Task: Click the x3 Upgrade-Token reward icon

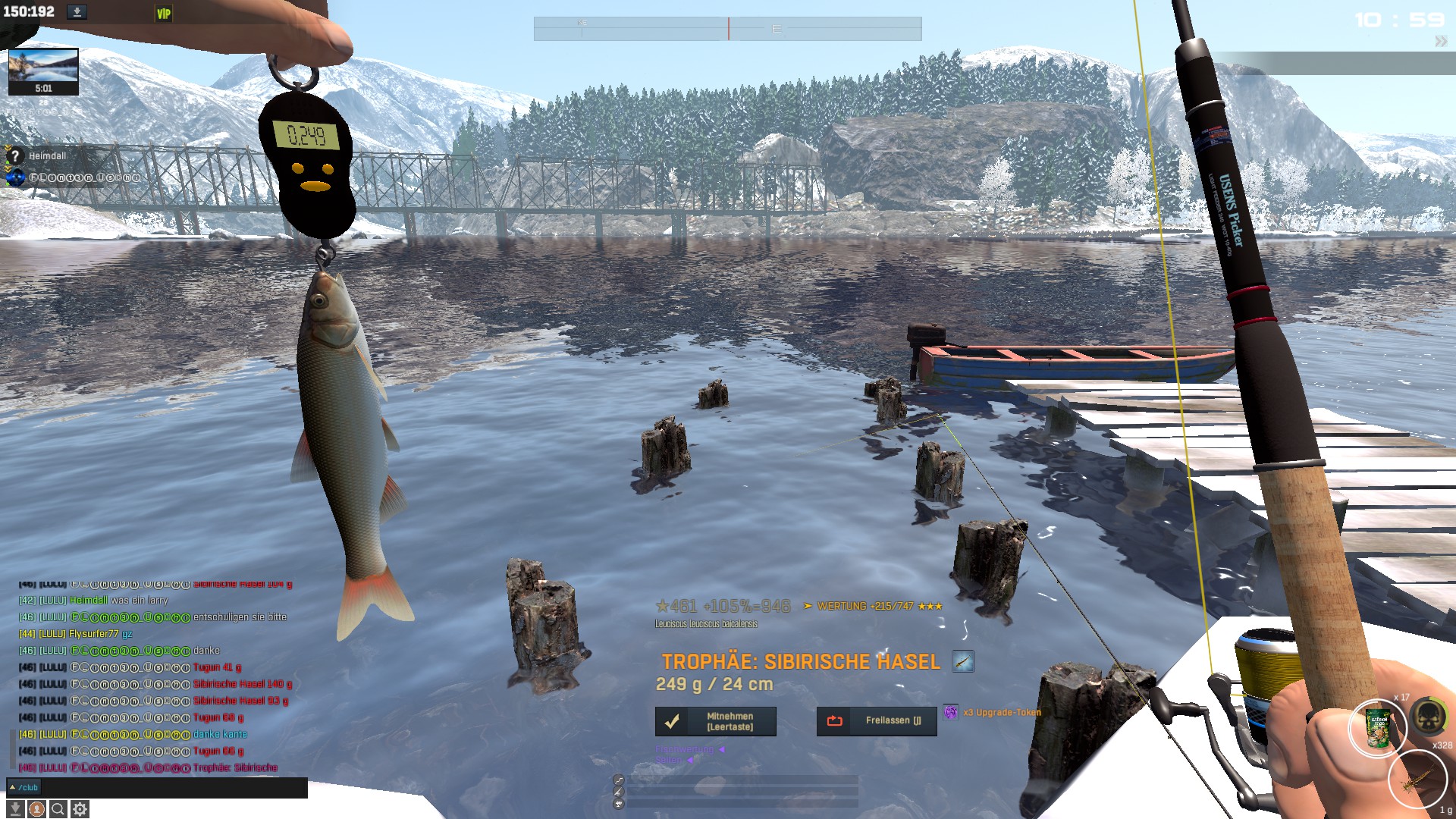Action: (950, 712)
